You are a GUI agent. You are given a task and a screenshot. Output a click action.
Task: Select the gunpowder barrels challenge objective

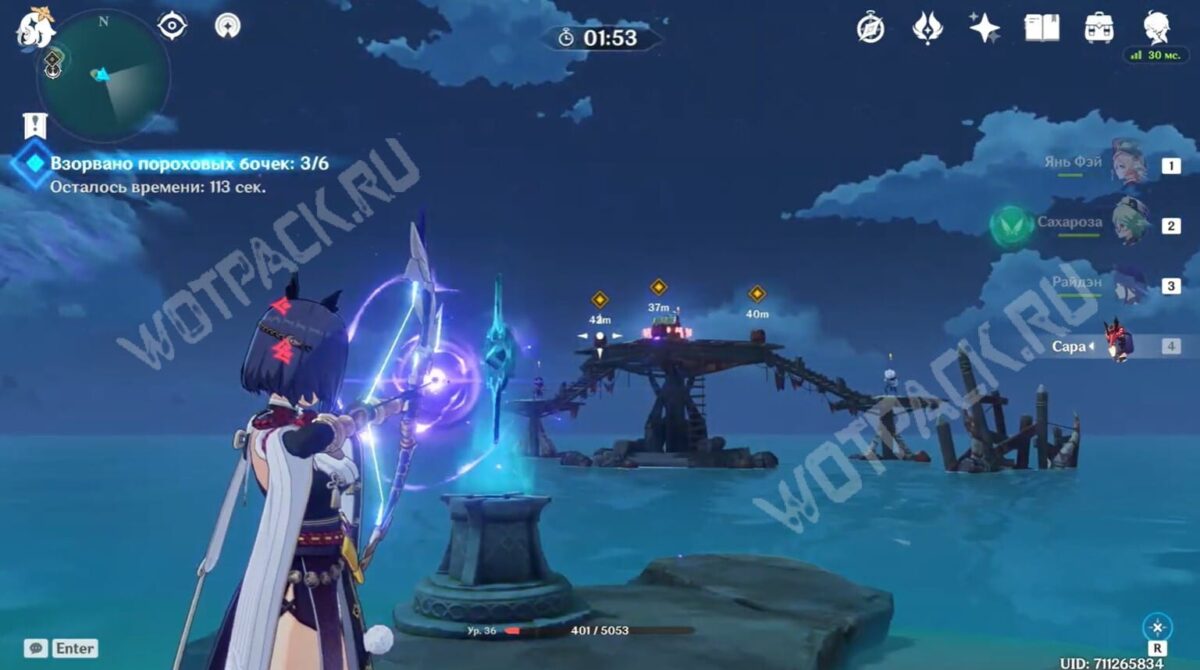189,163
